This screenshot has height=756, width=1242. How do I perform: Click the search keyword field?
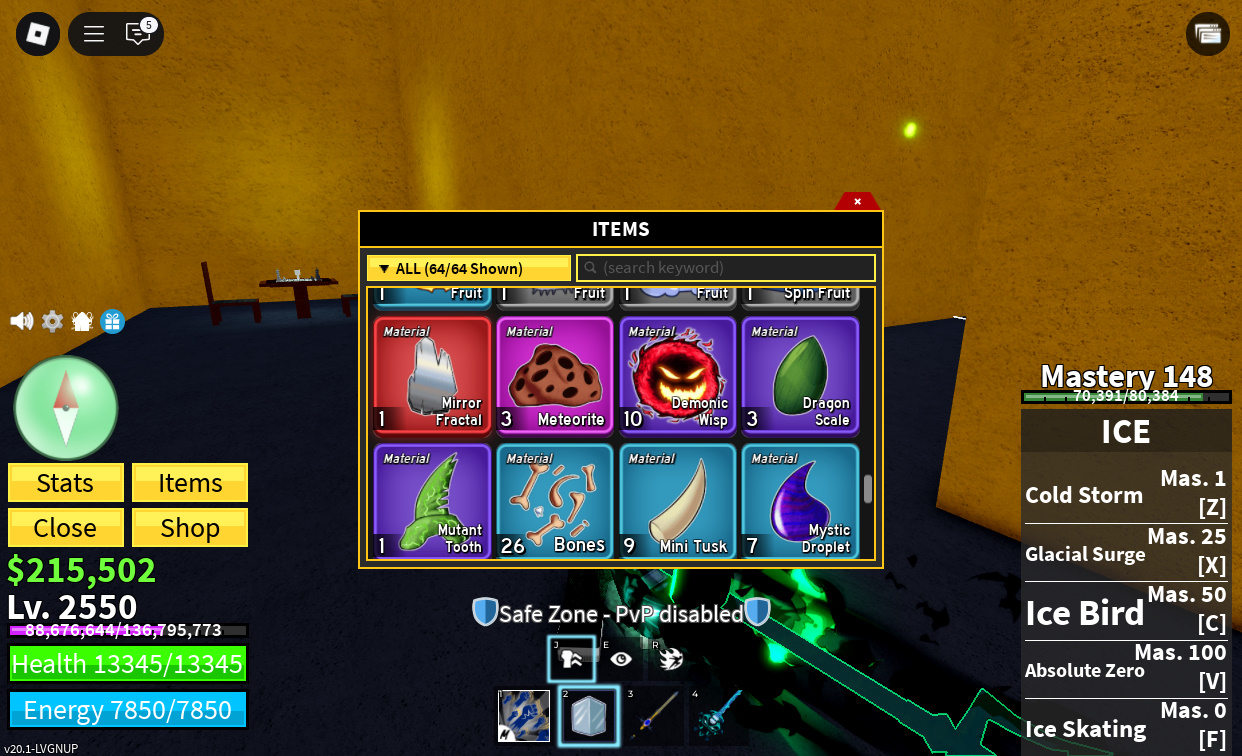[725, 268]
